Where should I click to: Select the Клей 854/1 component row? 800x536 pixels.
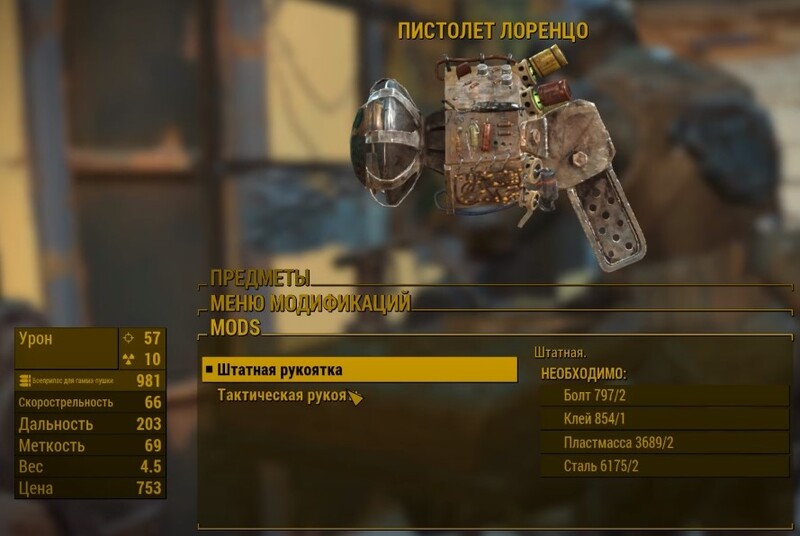[x=664, y=419]
